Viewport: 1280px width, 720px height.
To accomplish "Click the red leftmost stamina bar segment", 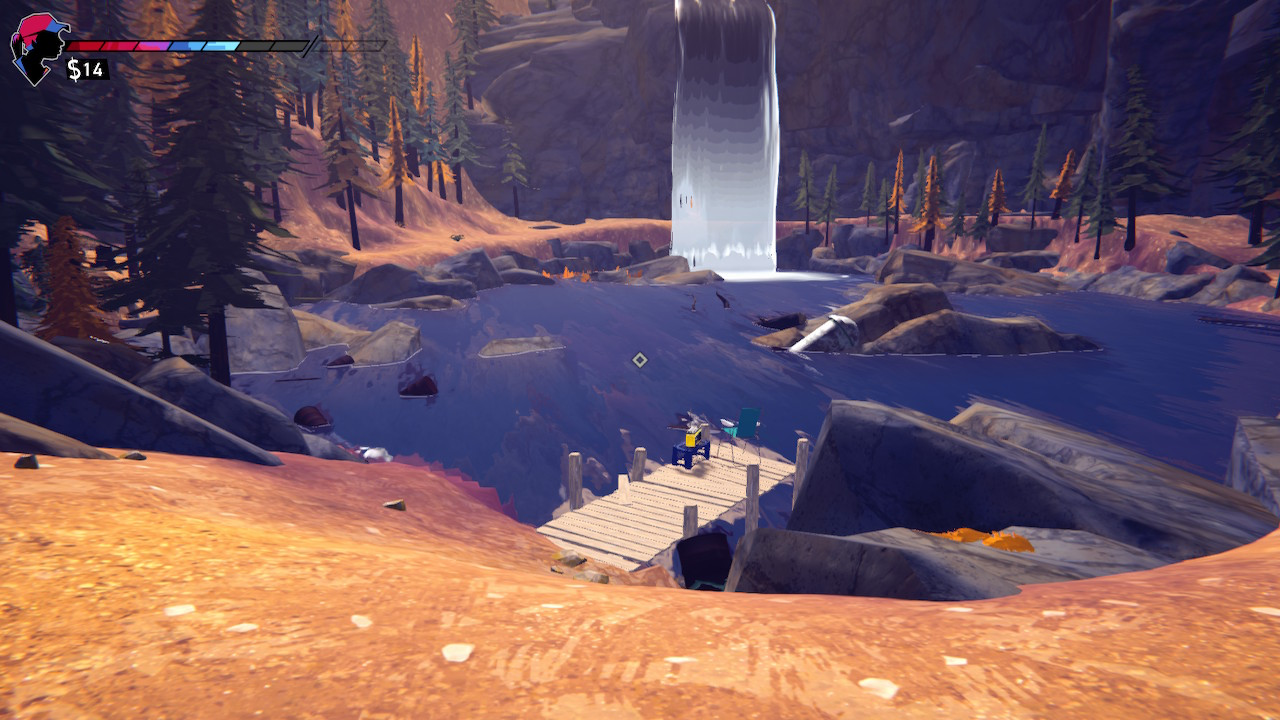I will (x=85, y=45).
